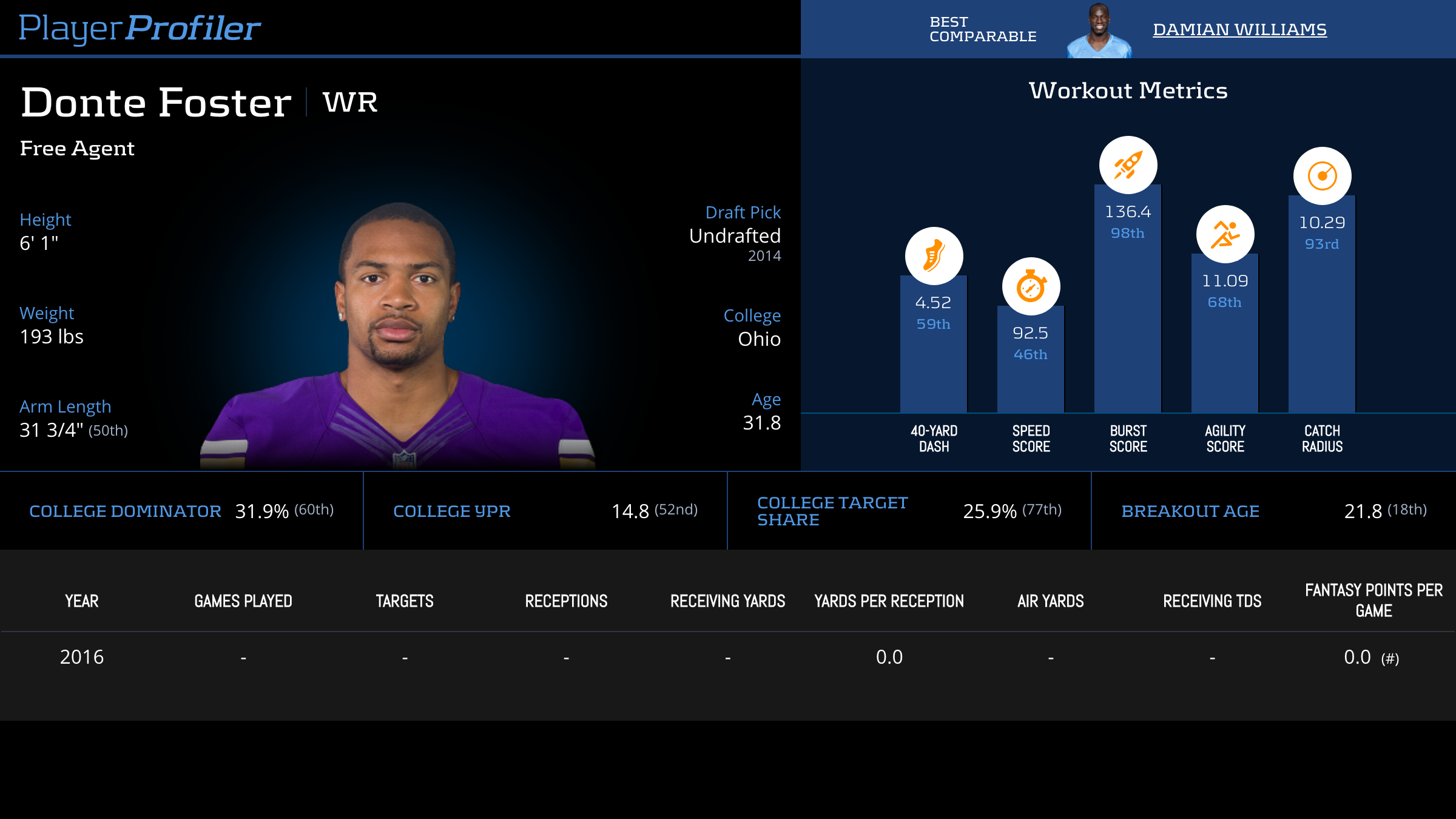Select the Speed Score stopwatch icon

(x=1031, y=286)
